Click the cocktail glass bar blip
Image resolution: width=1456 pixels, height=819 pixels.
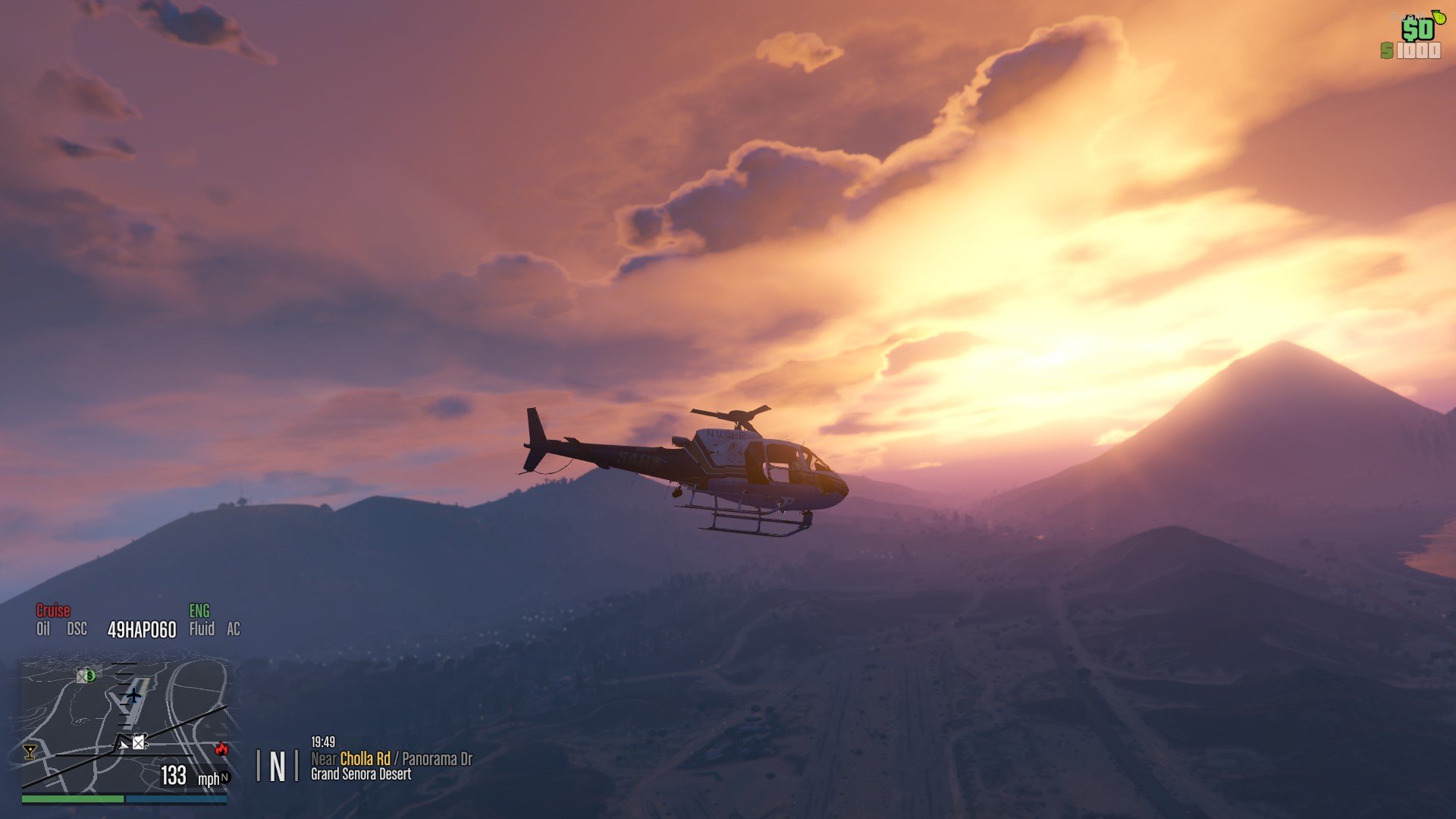coord(30,752)
